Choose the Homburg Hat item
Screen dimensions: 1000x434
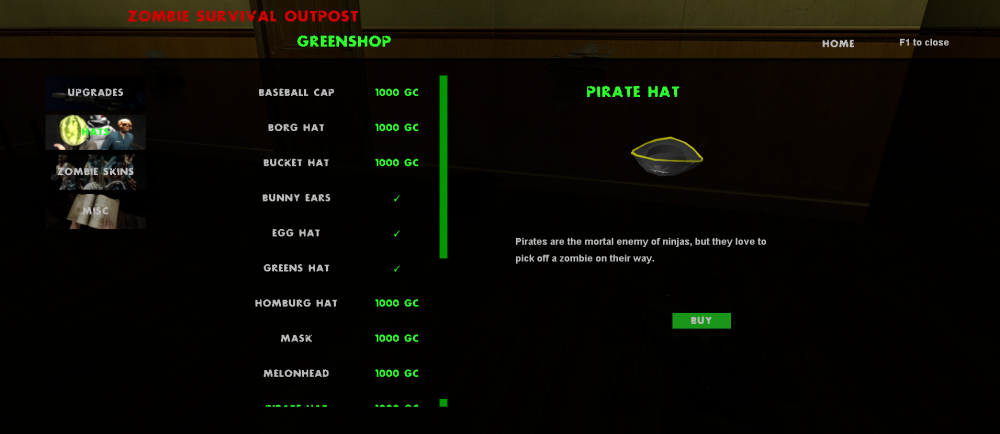pyautogui.click(x=296, y=303)
